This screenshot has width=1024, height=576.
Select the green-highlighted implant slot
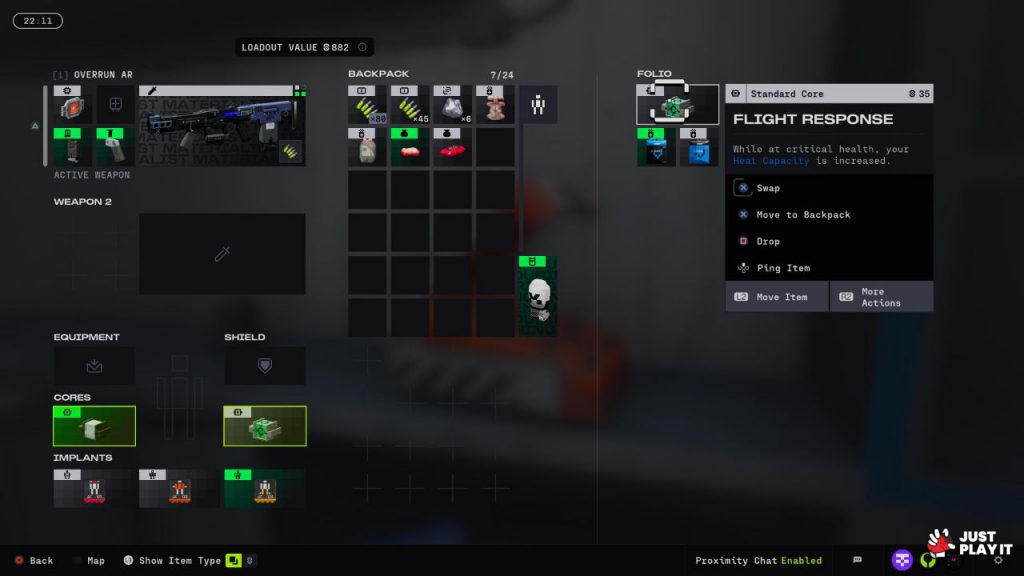pos(264,488)
